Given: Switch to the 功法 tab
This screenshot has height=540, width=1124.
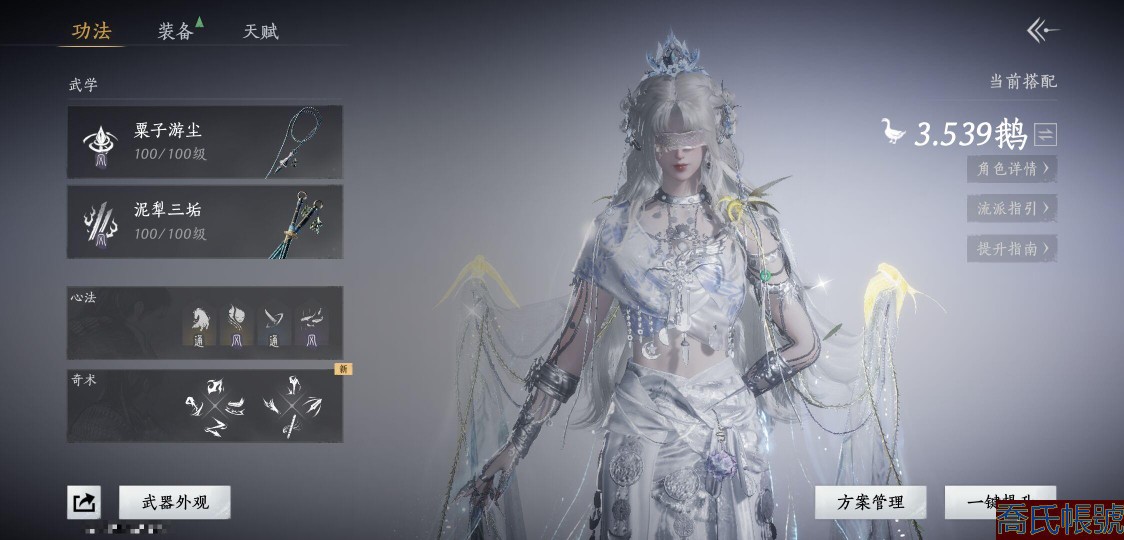Looking at the screenshot, I should [91, 31].
